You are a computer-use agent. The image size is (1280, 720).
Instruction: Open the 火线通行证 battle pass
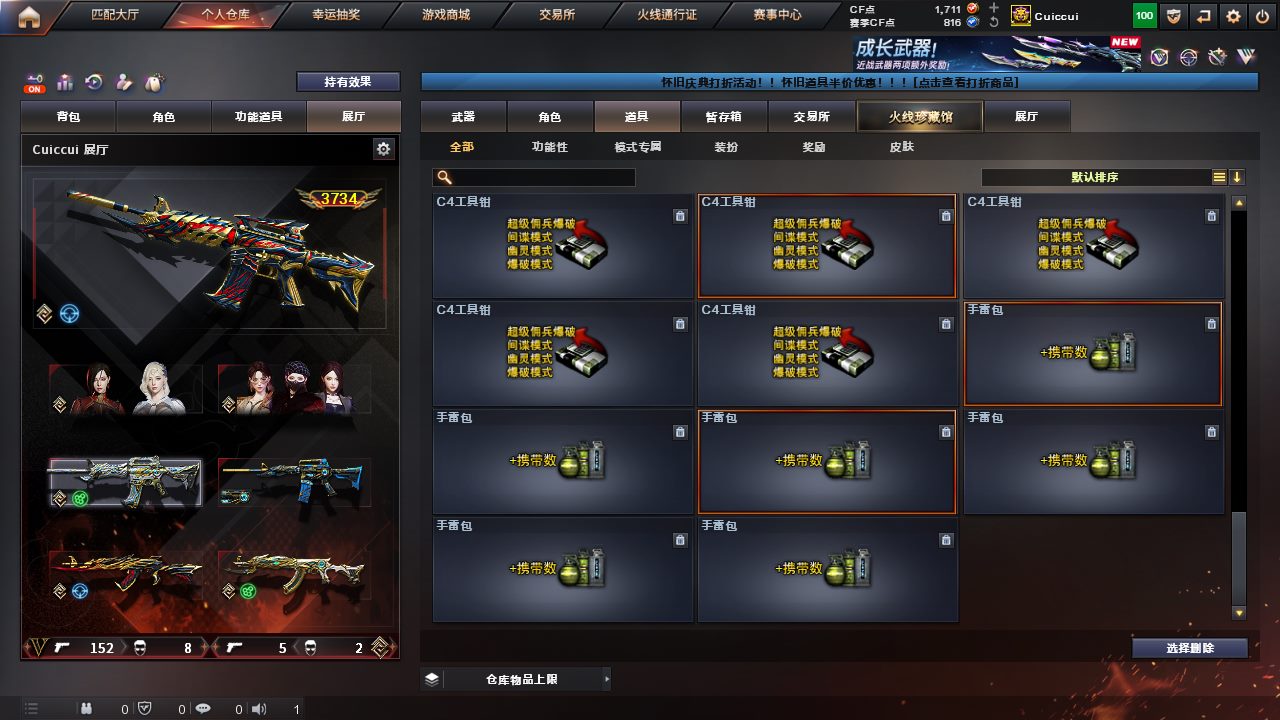point(666,15)
